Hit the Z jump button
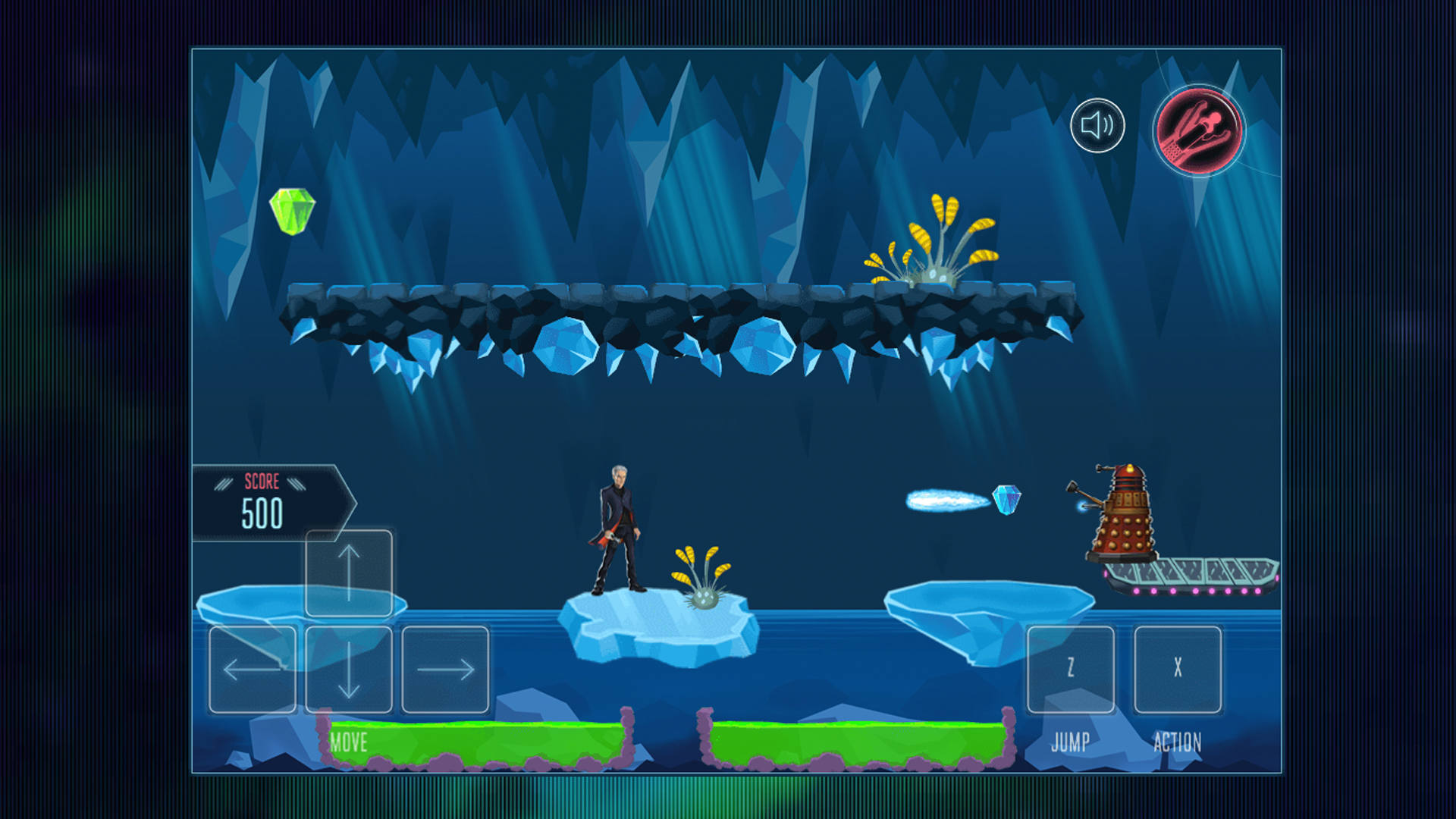The image size is (1456, 819). 1071,670
